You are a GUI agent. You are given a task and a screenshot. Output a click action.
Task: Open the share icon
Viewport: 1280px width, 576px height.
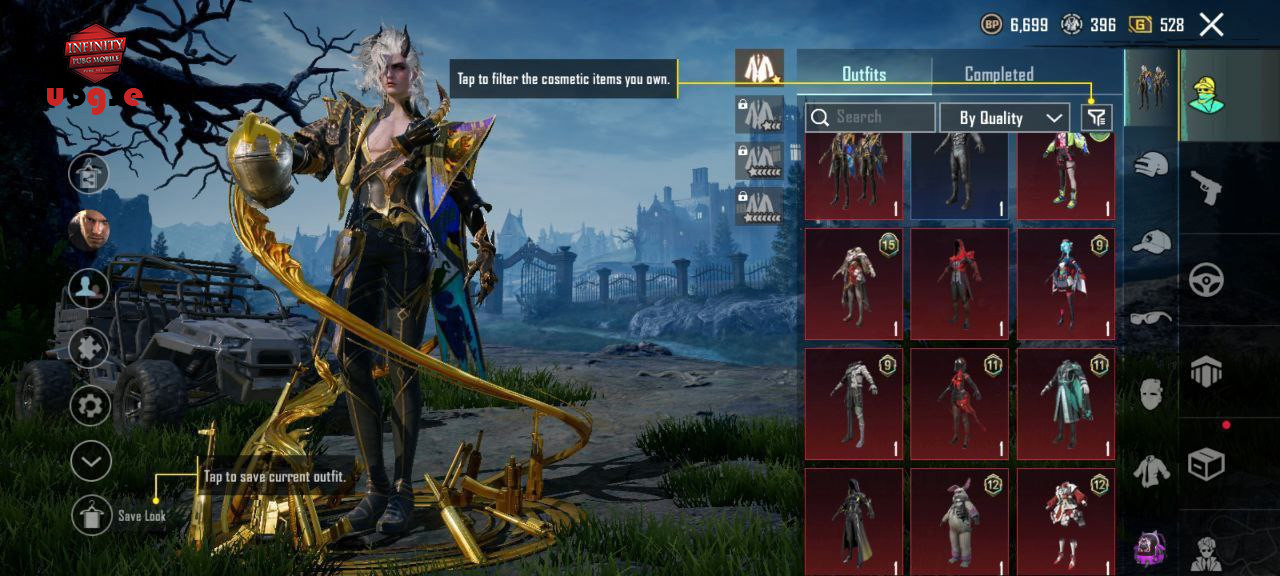88,173
